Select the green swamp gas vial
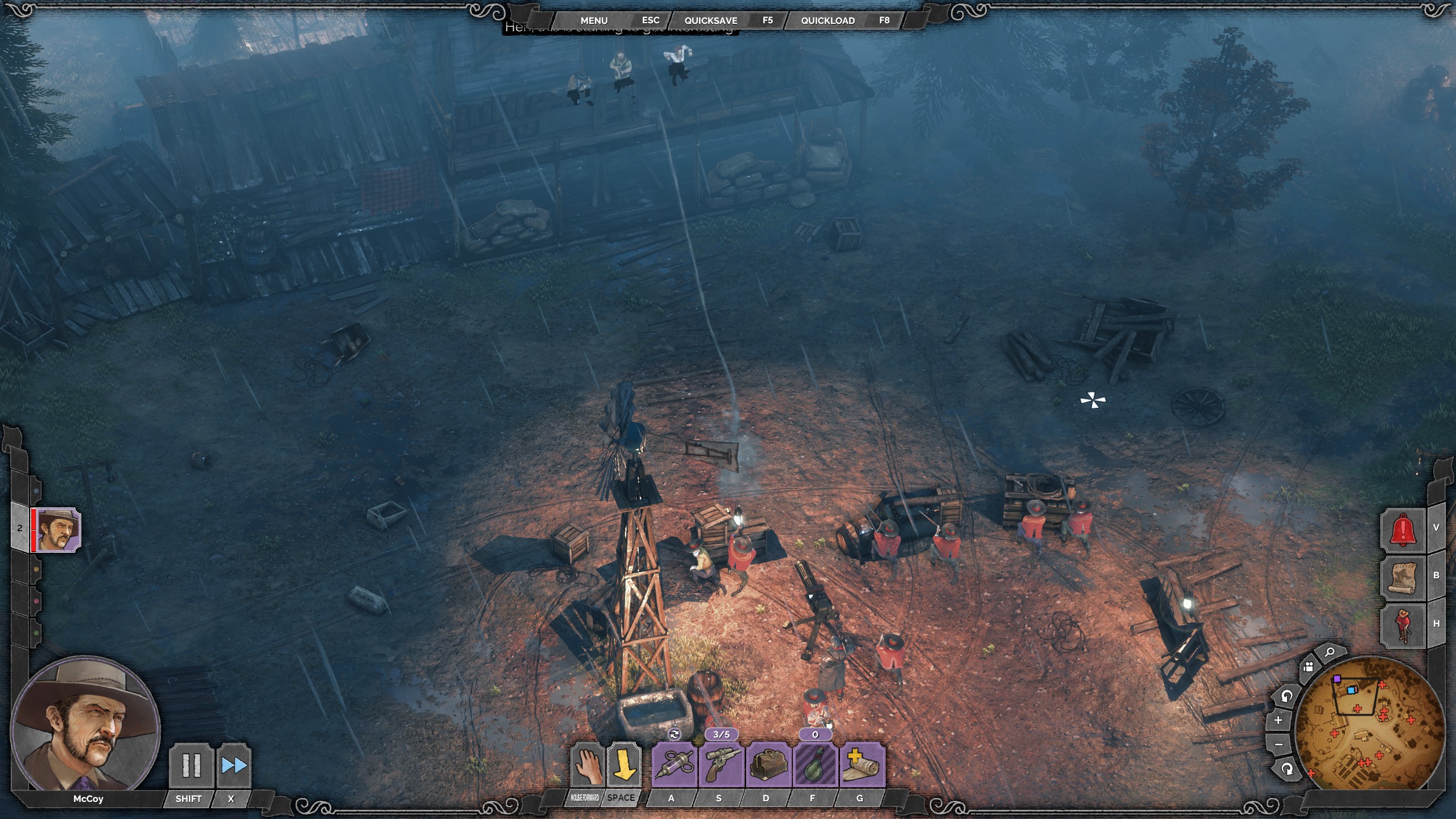Viewport: 1456px width, 819px height. click(815, 766)
